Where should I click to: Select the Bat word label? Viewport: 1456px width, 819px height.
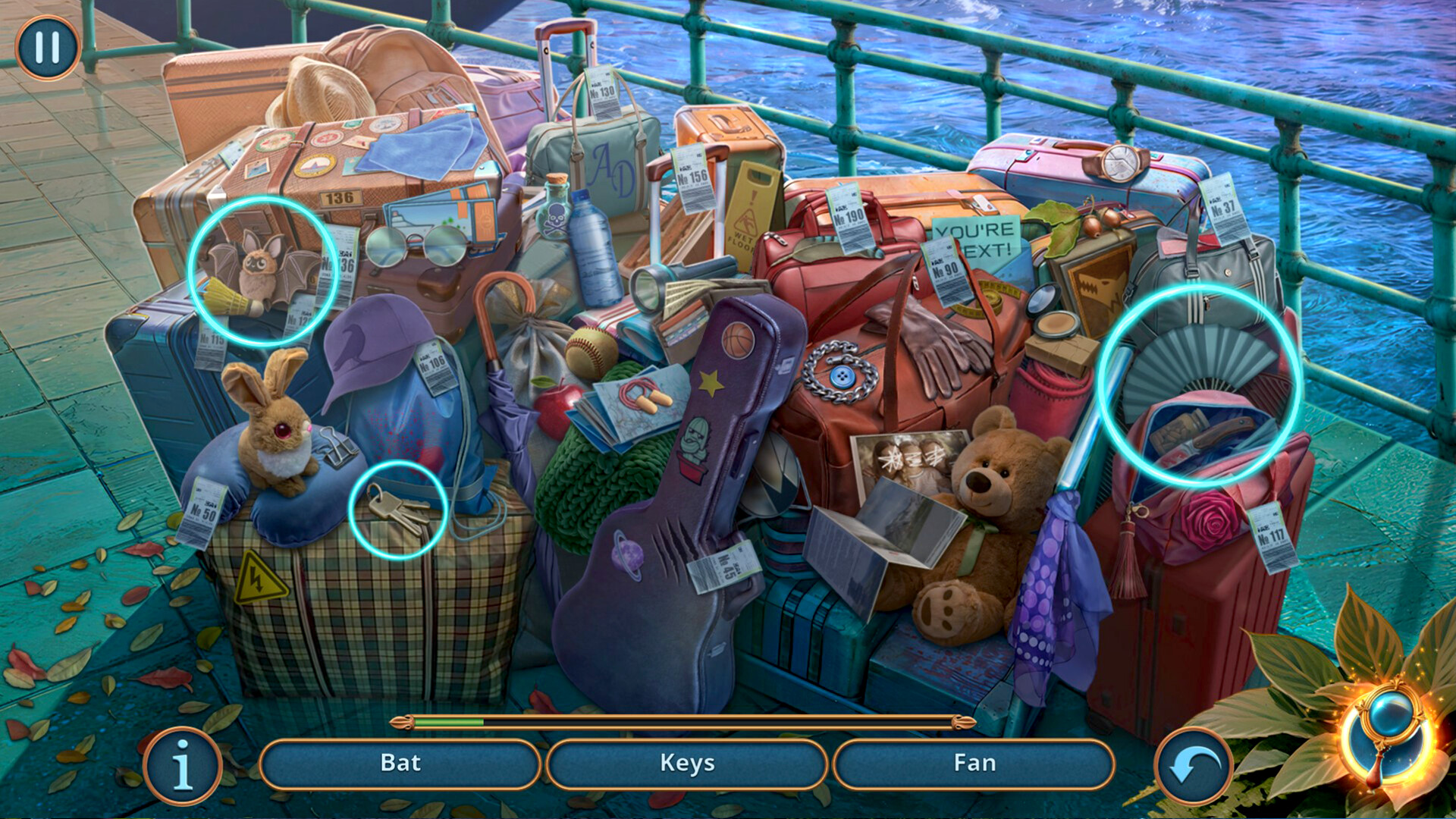(402, 764)
